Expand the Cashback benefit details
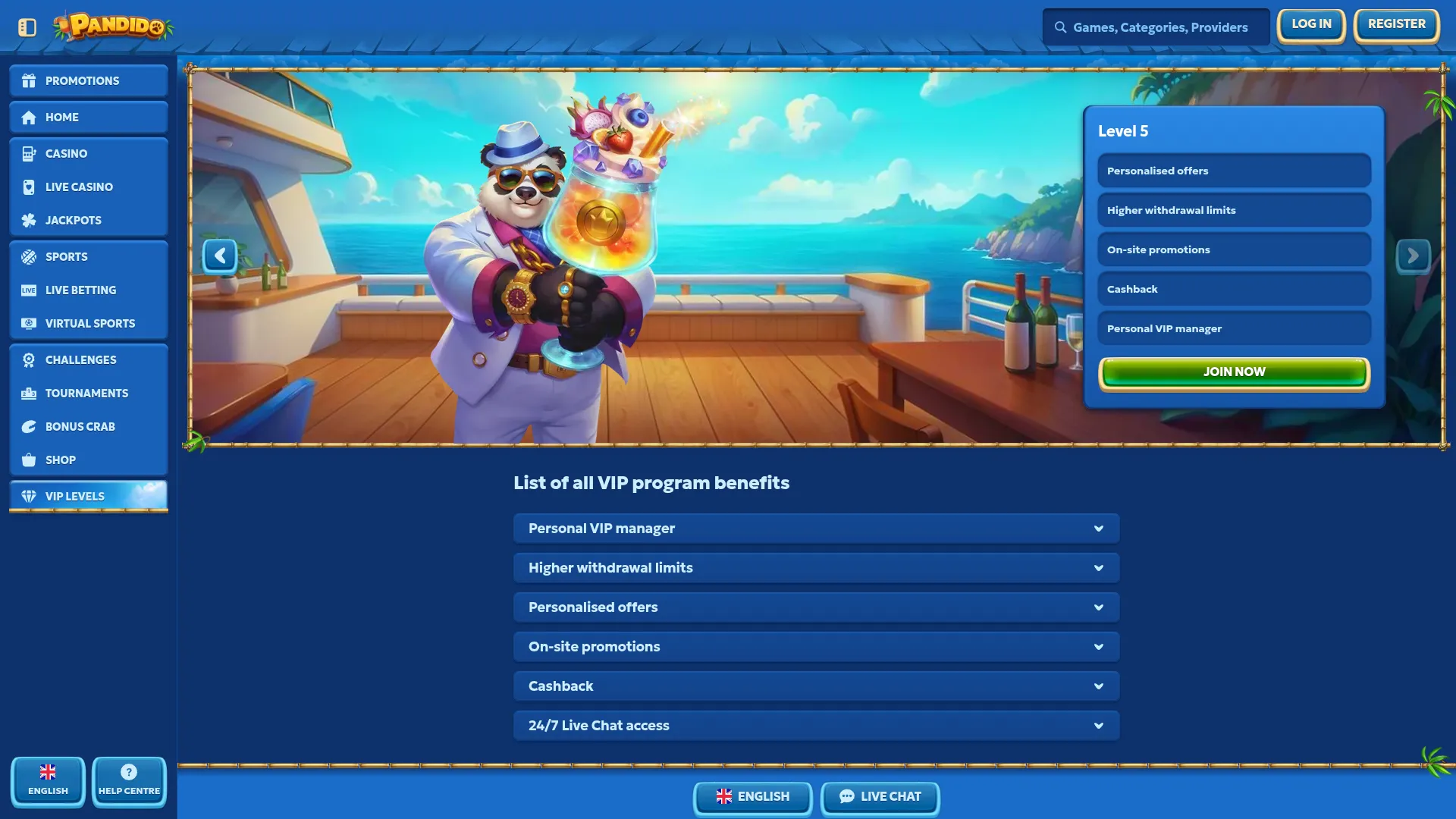 [816, 686]
